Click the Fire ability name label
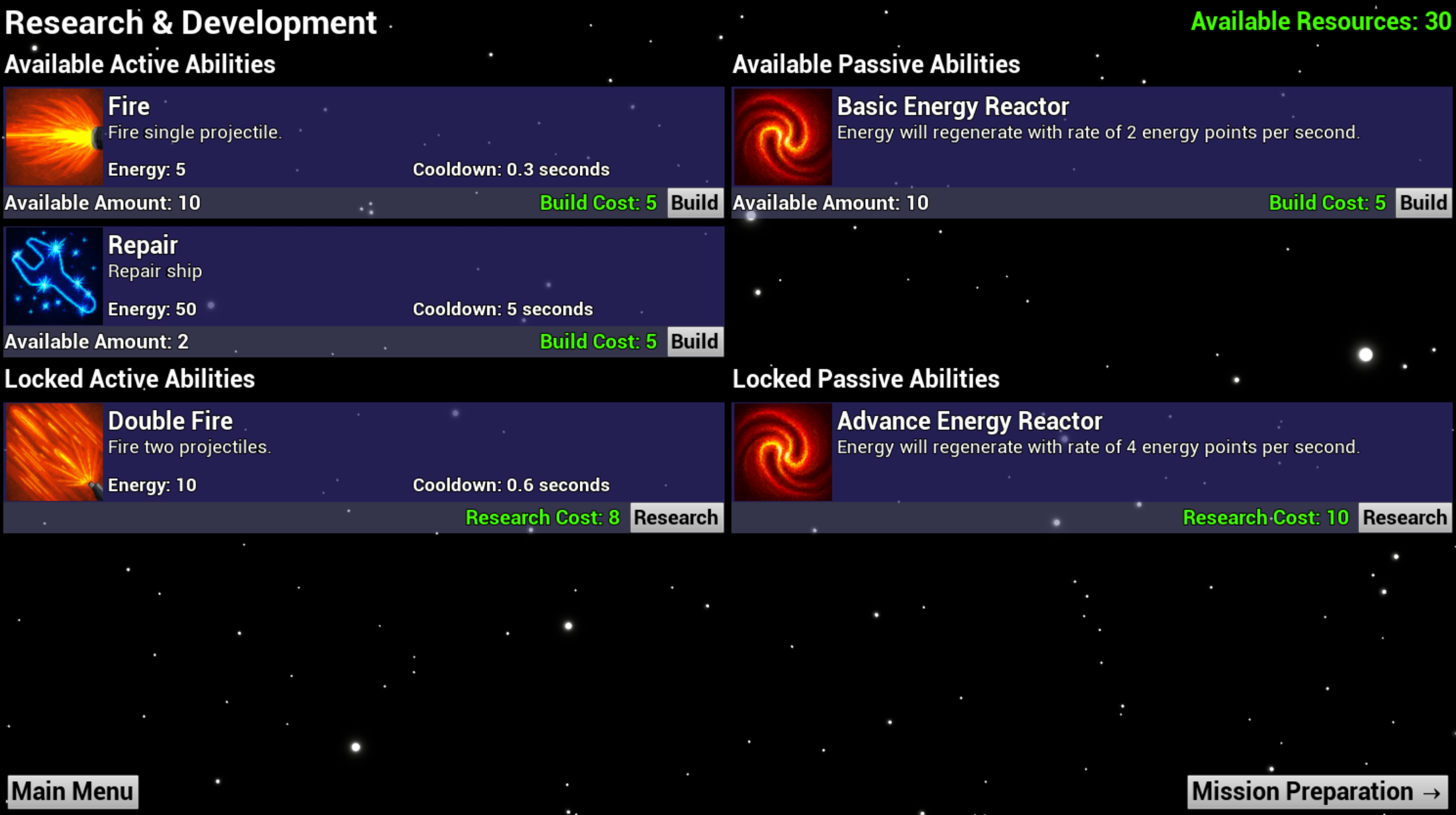 click(x=128, y=105)
